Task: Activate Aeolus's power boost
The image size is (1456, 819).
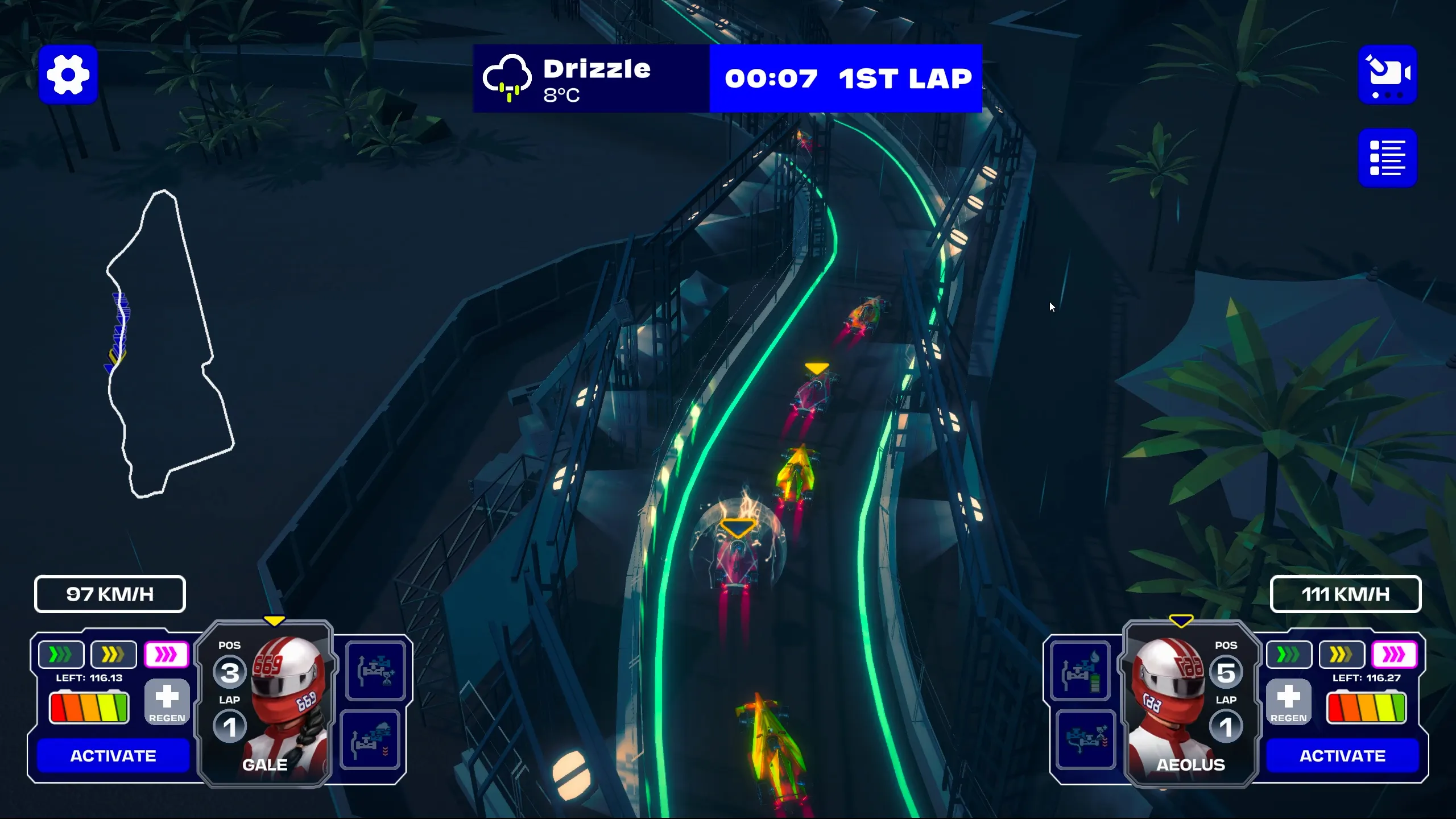Action: pos(1342,755)
